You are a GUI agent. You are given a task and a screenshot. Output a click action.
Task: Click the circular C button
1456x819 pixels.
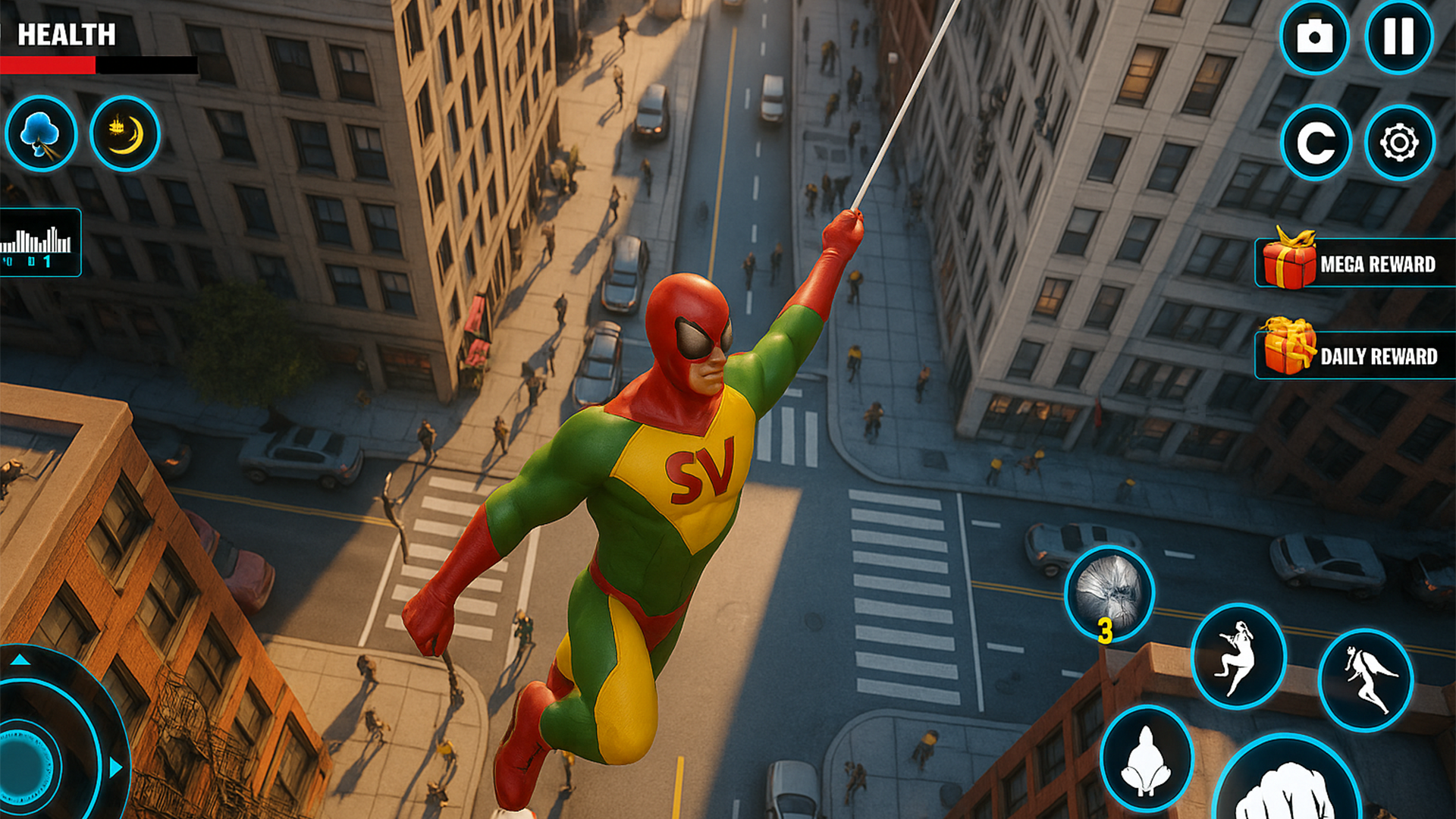pyautogui.click(x=1316, y=142)
